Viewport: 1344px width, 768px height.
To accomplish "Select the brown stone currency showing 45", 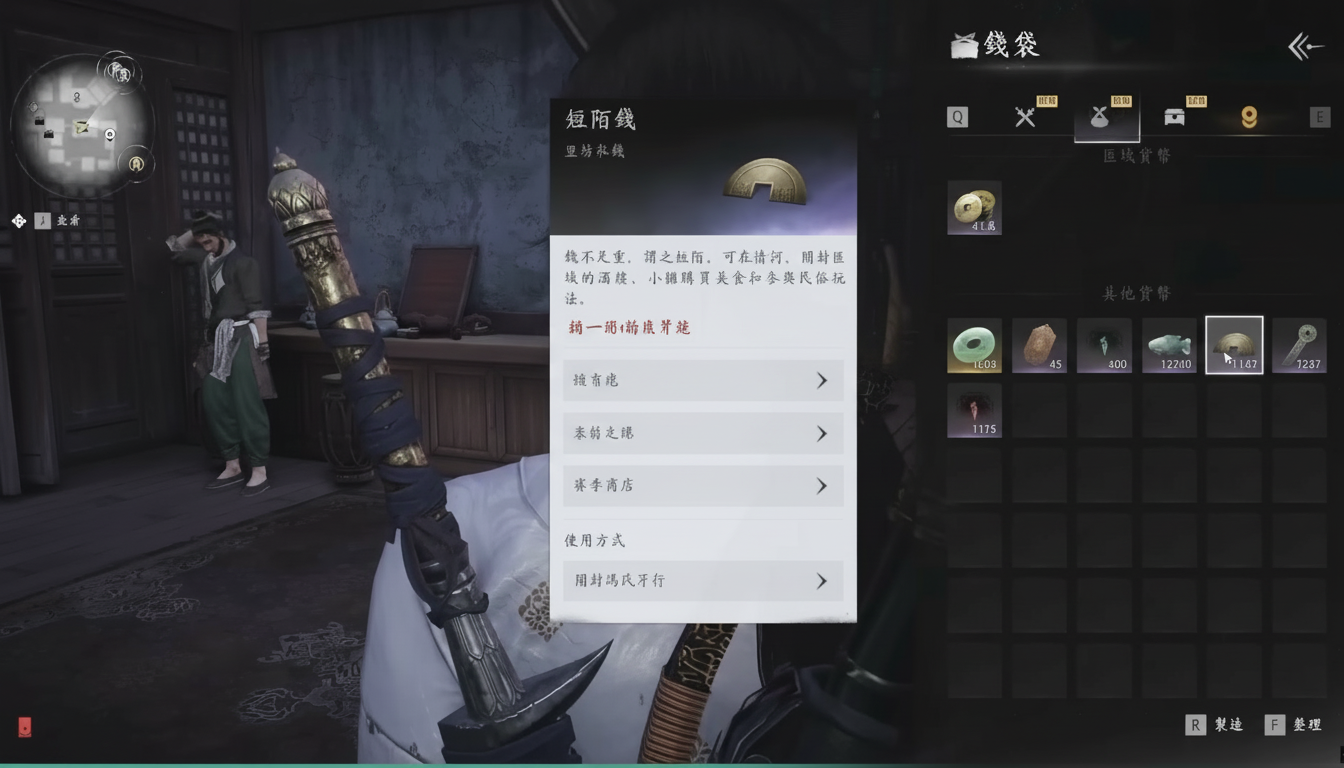I will click(1039, 345).
